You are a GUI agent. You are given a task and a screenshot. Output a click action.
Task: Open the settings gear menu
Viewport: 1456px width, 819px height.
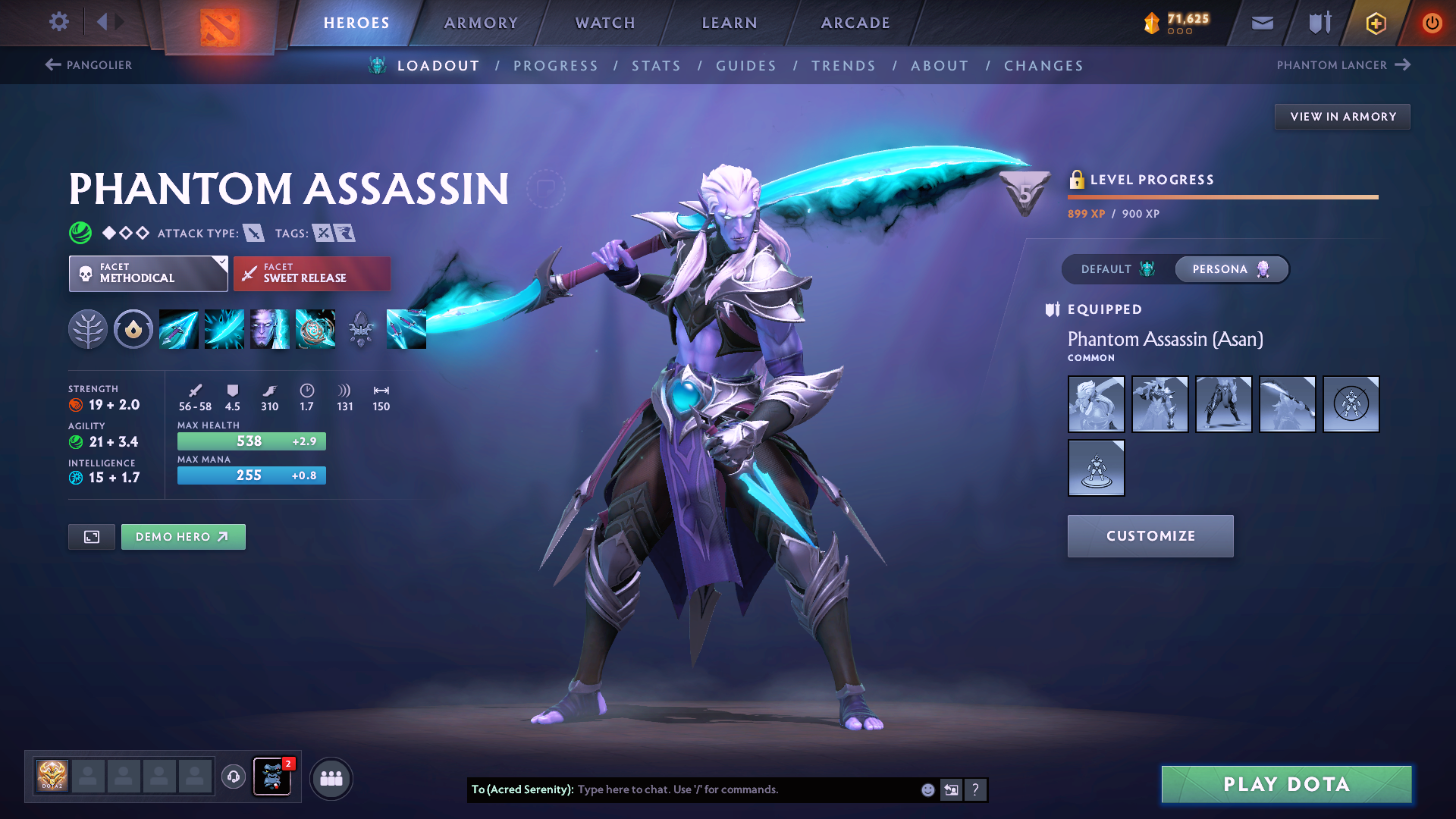click(59, 21)
